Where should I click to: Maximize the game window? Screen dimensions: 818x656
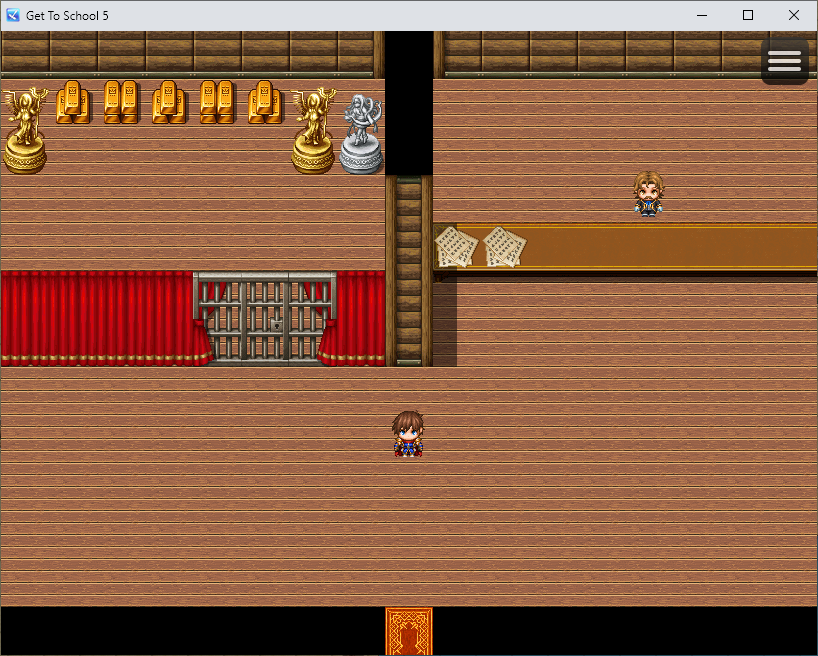point(748,15)
